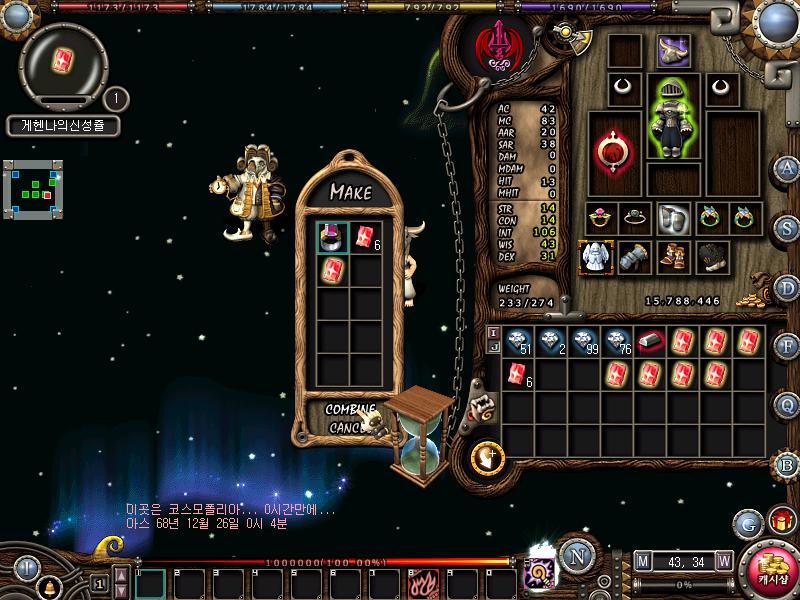This screenshot has height=600, width=800.
Task: Select the equipped helmet horn slot
Action: (x=673, y=50)
